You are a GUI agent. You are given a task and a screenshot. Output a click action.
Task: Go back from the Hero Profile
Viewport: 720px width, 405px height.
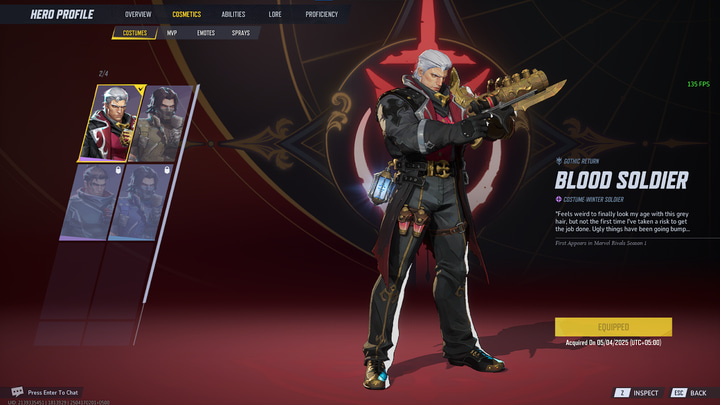pos(690,393)
